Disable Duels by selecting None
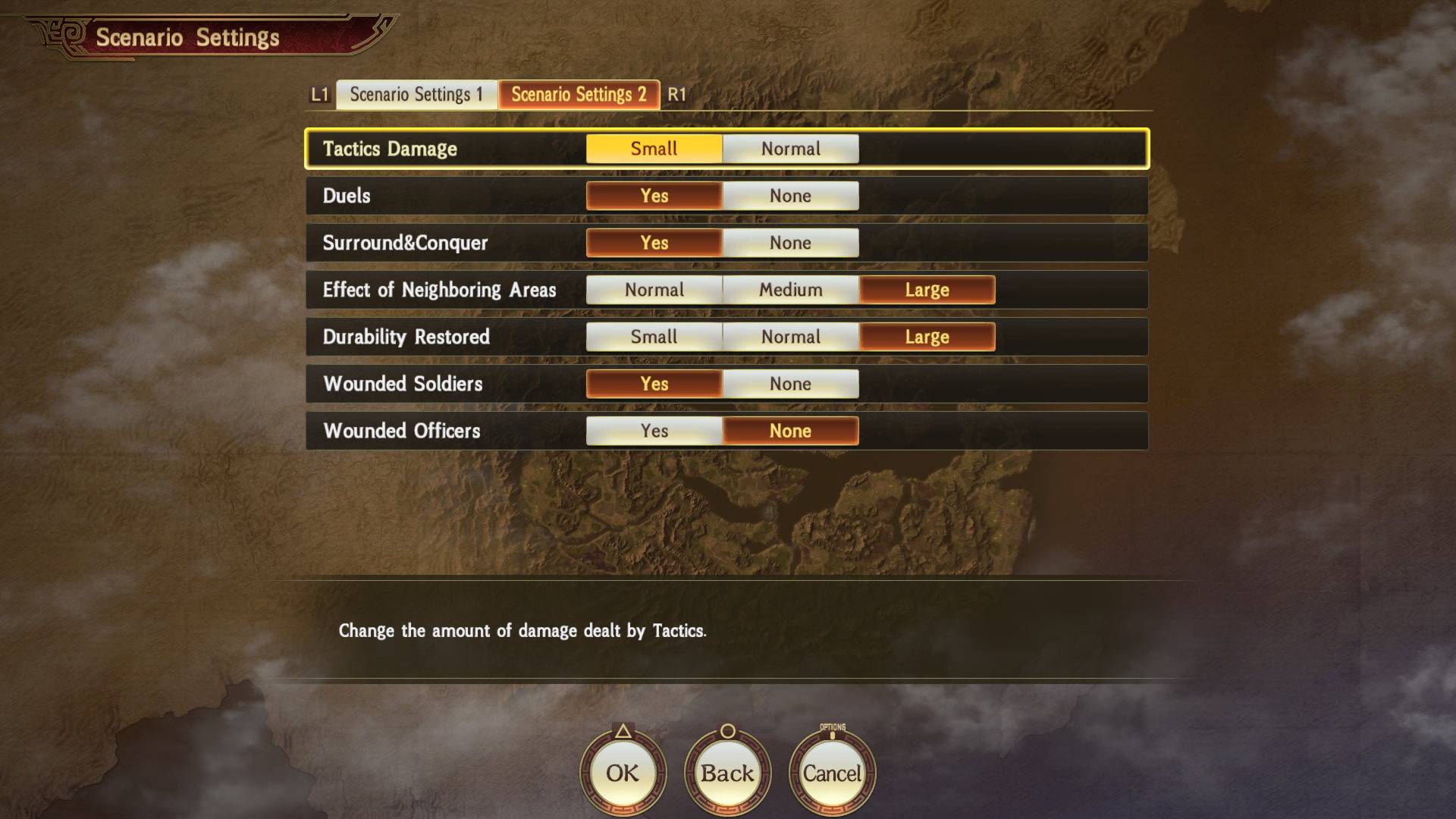The image size is (1456, 819). (x=790, y=196)
